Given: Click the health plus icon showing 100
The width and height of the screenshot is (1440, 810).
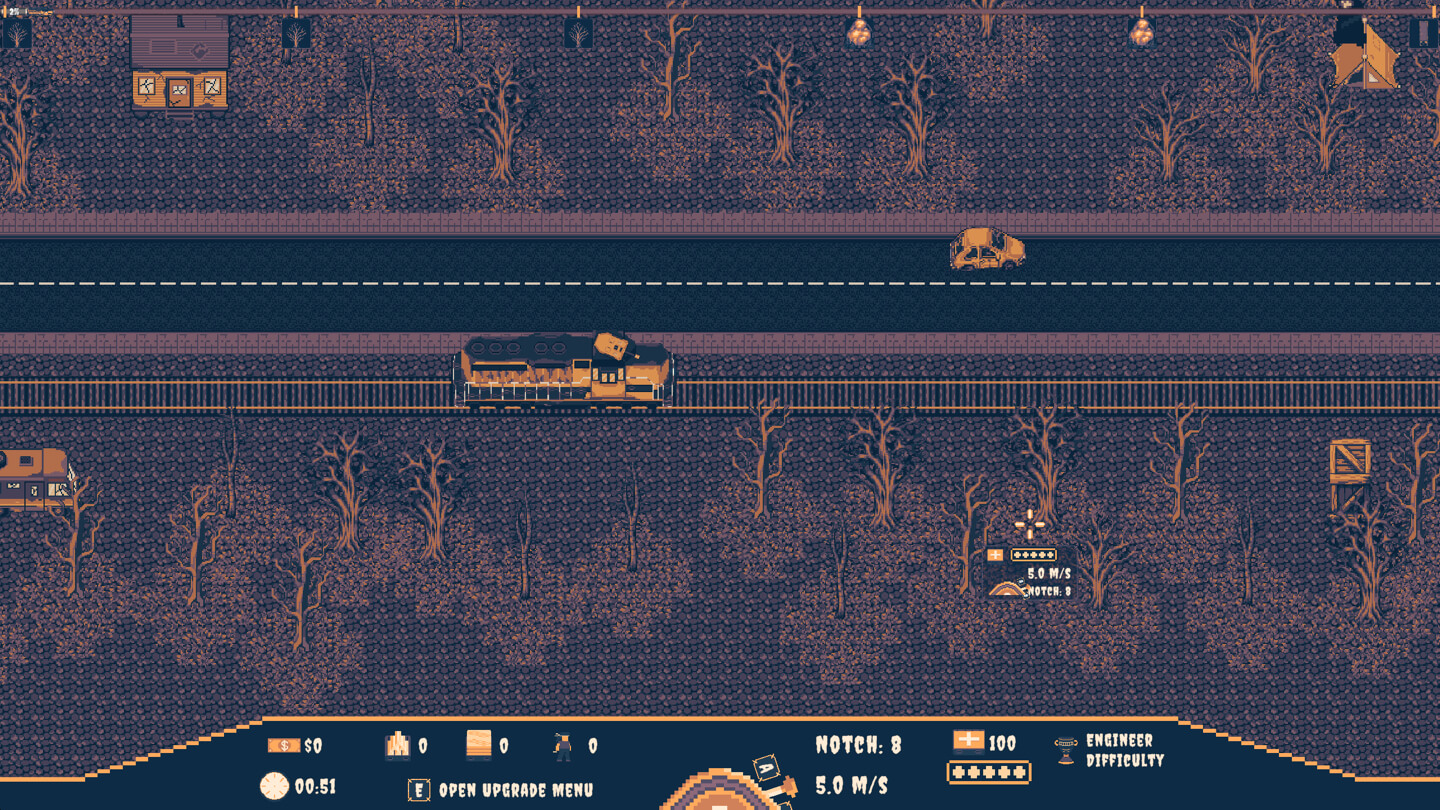Looking at the screenshot, I should [x=971, y=742].
